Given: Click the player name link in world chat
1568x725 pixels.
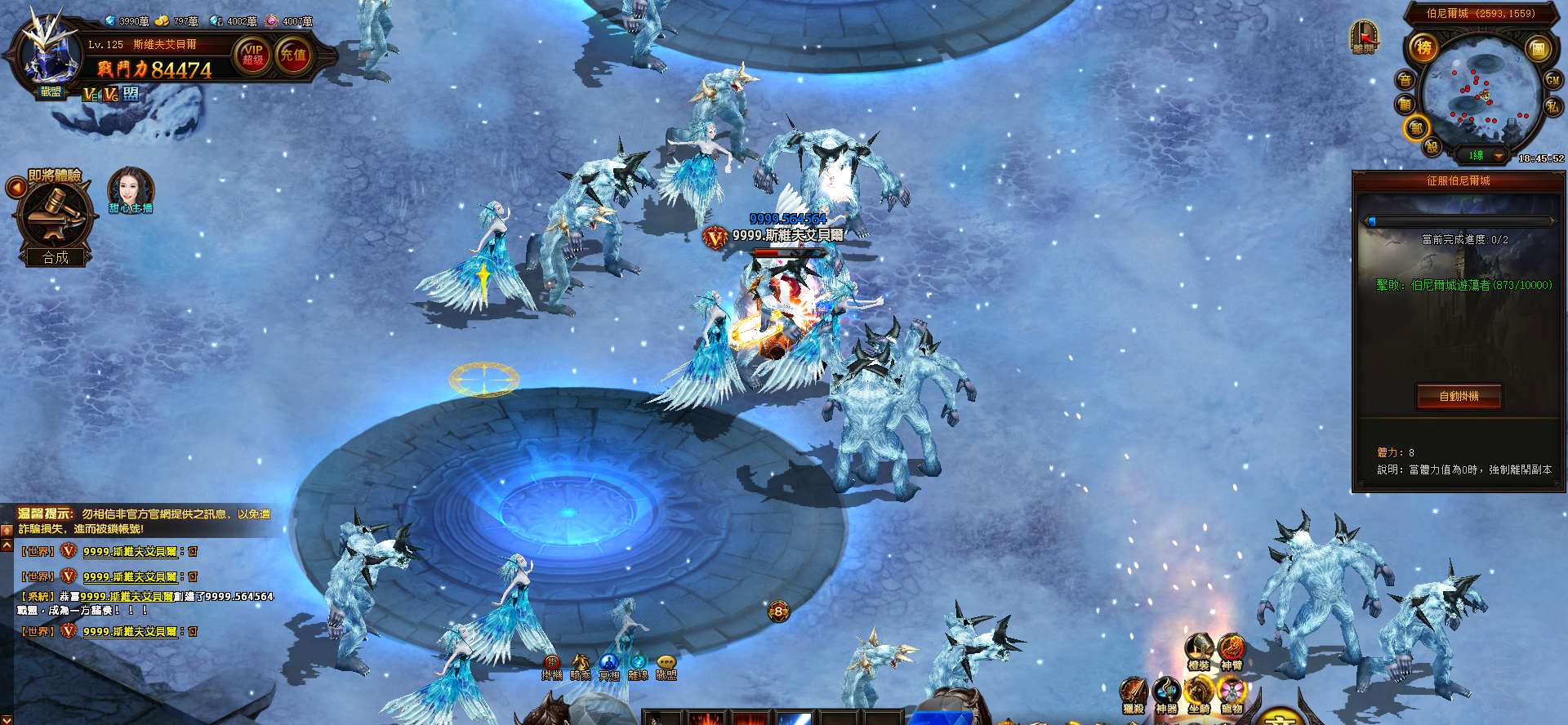Looking at the screenshot, I should [x=130, y=552].
